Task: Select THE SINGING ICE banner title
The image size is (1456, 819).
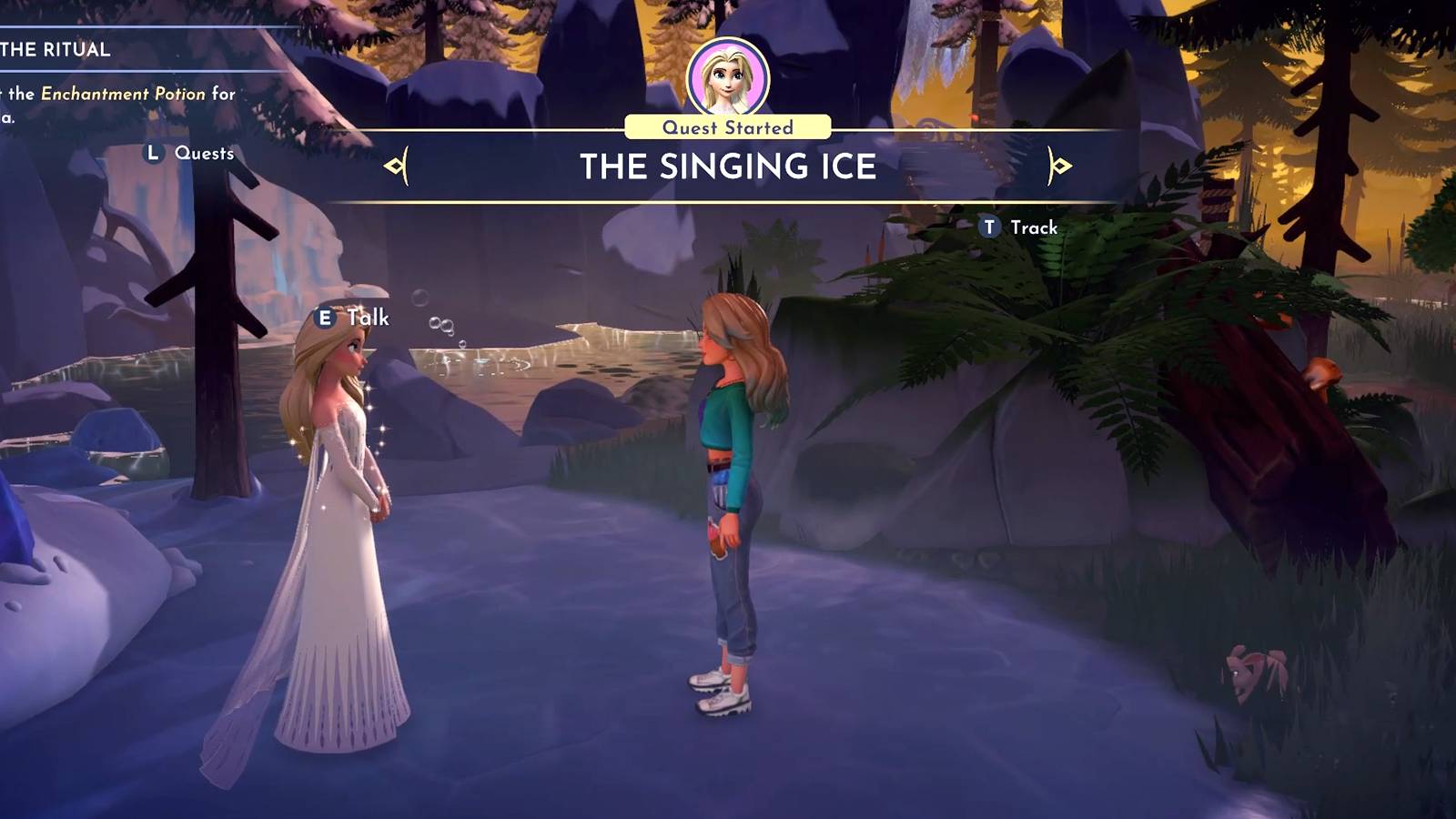Action: [728, 167]
